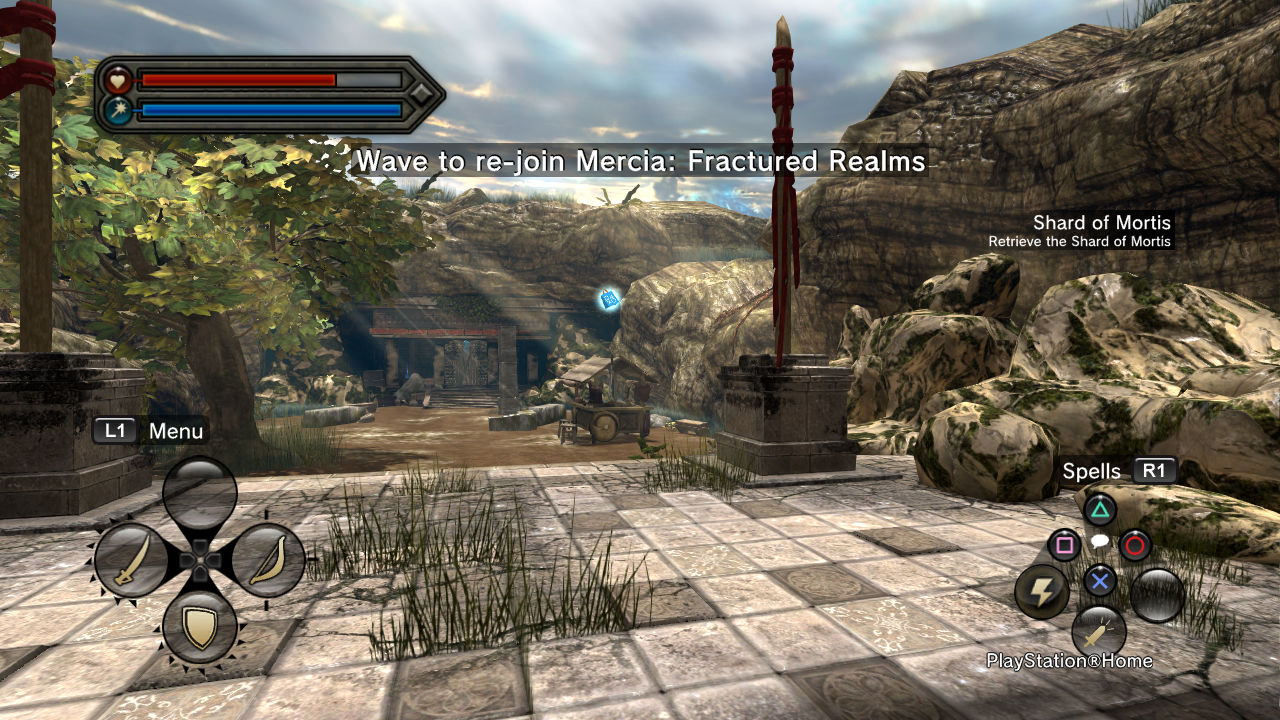The image size is (1280, 720).
Task: Click the white speech bubble chat icon
Action: (x=1099, y=542)
